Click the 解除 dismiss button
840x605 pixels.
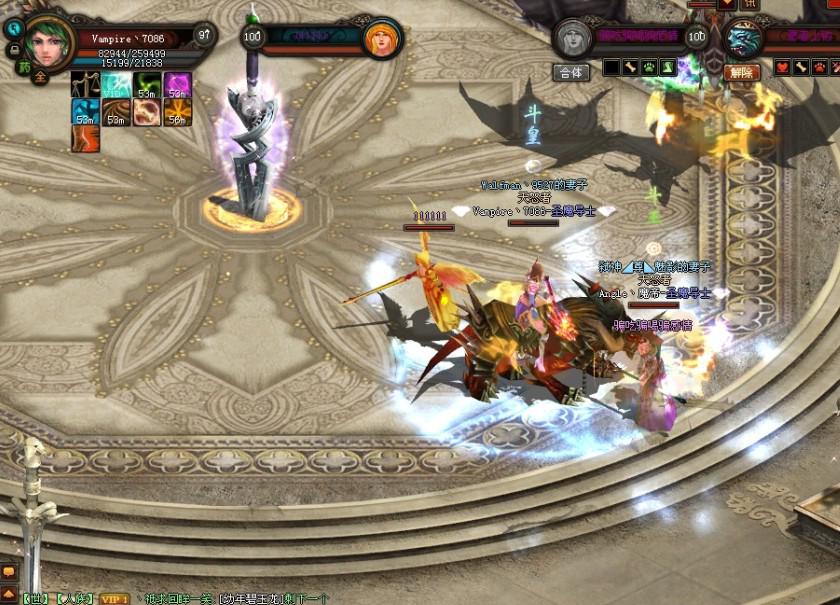point(742,72)
